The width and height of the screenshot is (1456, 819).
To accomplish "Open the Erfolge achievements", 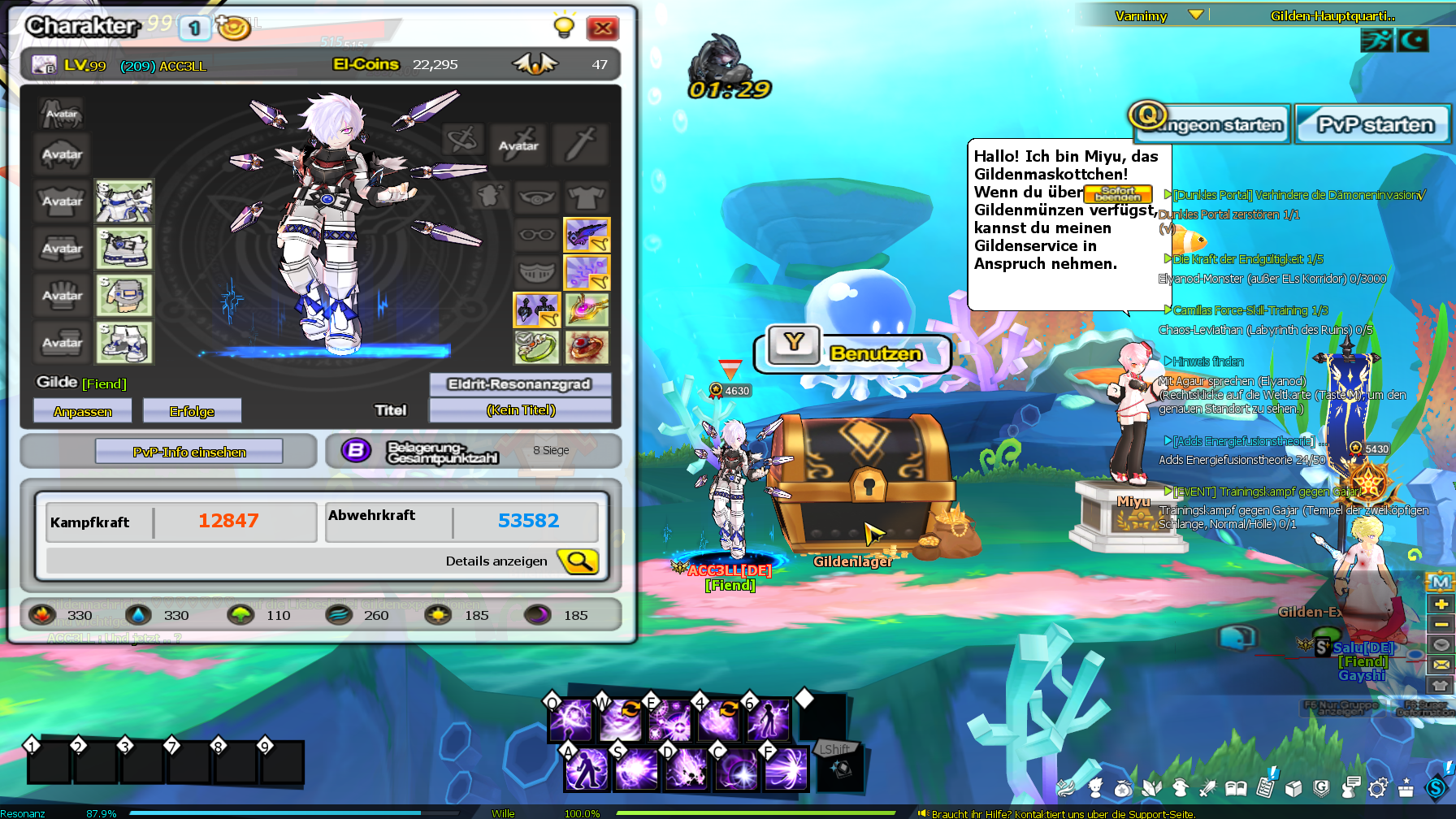I will click(192, 411).
